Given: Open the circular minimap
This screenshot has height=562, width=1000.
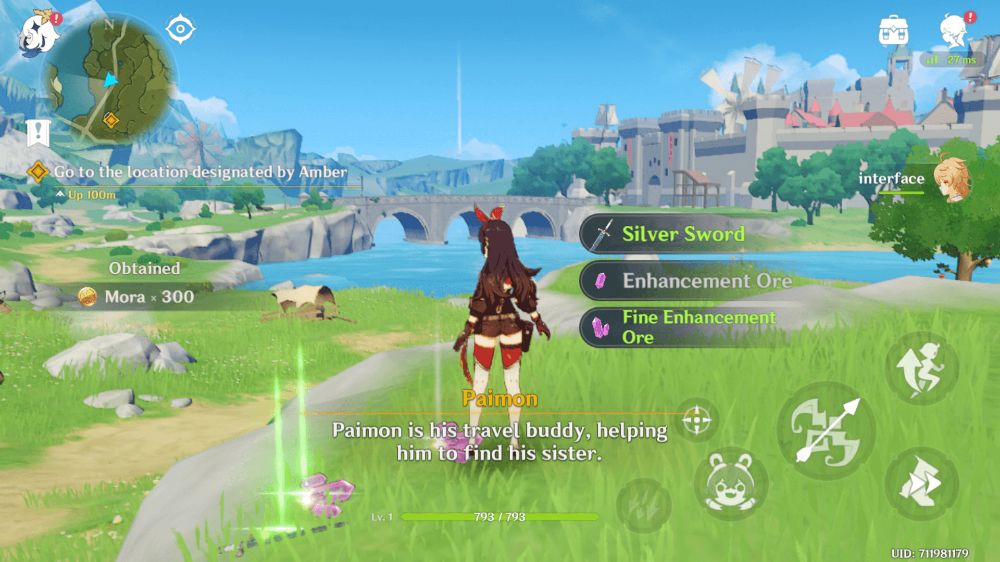Looking at the screenshot, I should (109, 80).
